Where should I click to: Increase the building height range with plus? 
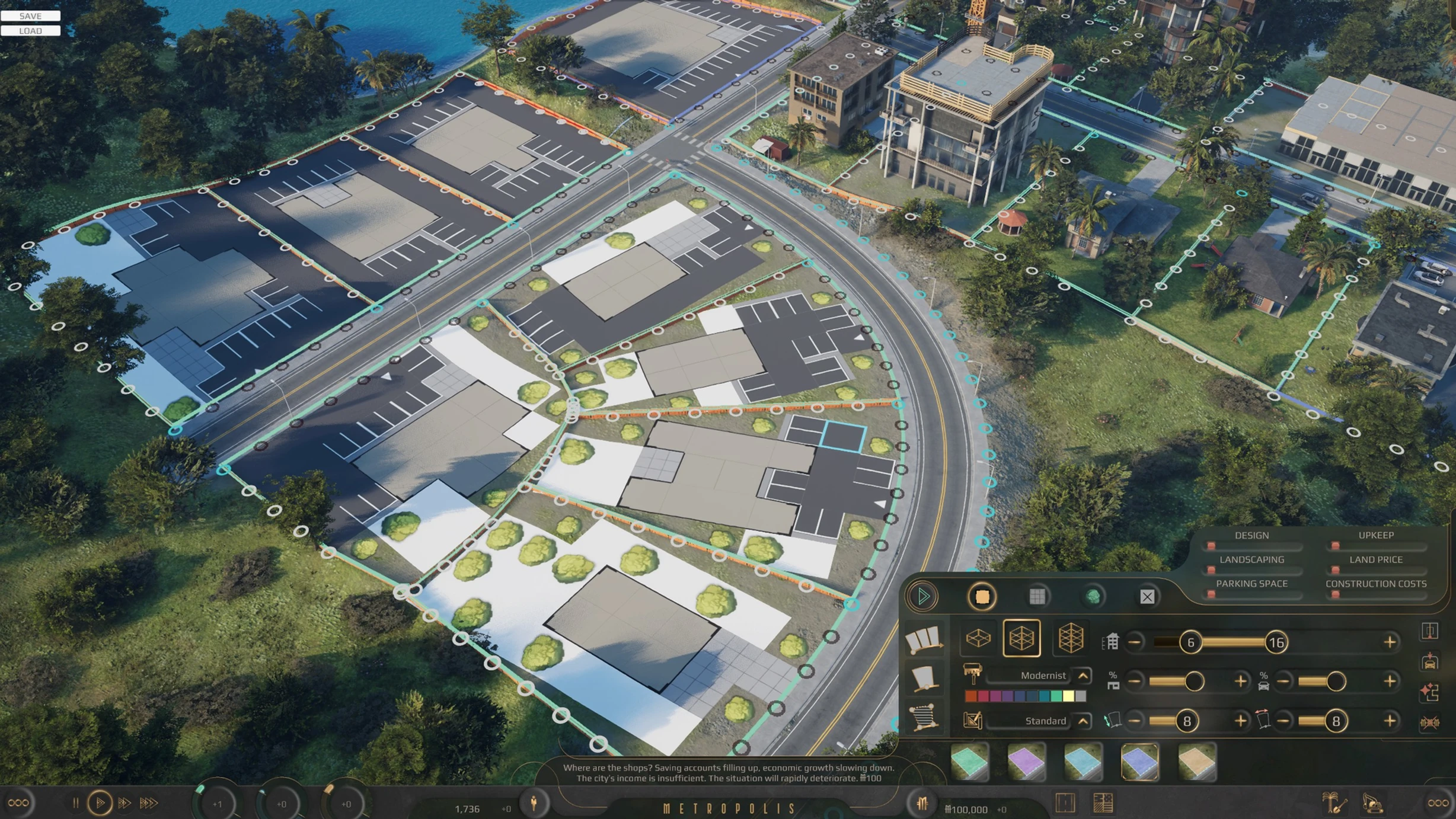click(x=1390, y=642)
